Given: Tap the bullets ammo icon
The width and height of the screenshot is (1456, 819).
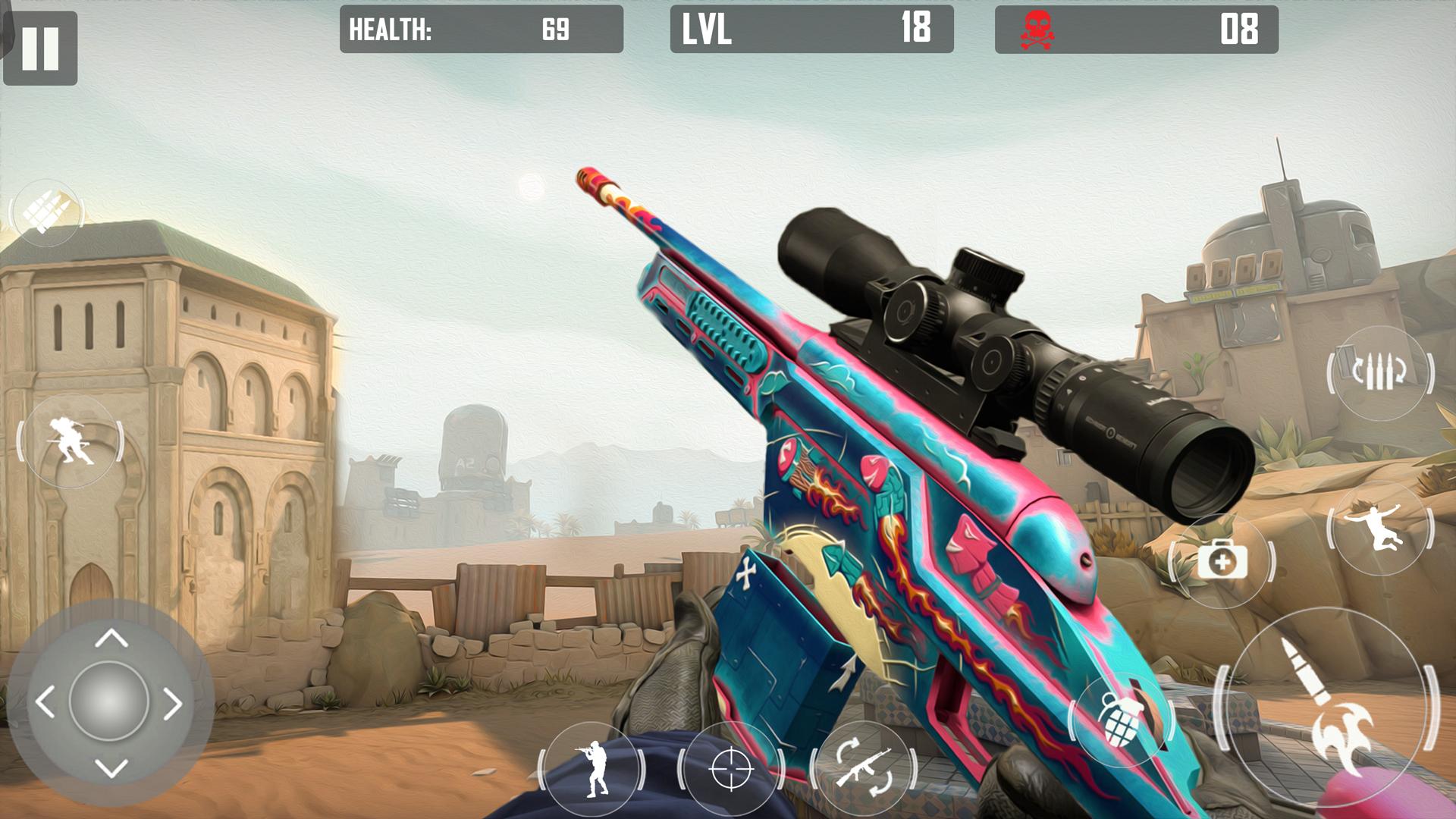Looking at the screenshot, I should pyautogui.click(x=47, y=212).
